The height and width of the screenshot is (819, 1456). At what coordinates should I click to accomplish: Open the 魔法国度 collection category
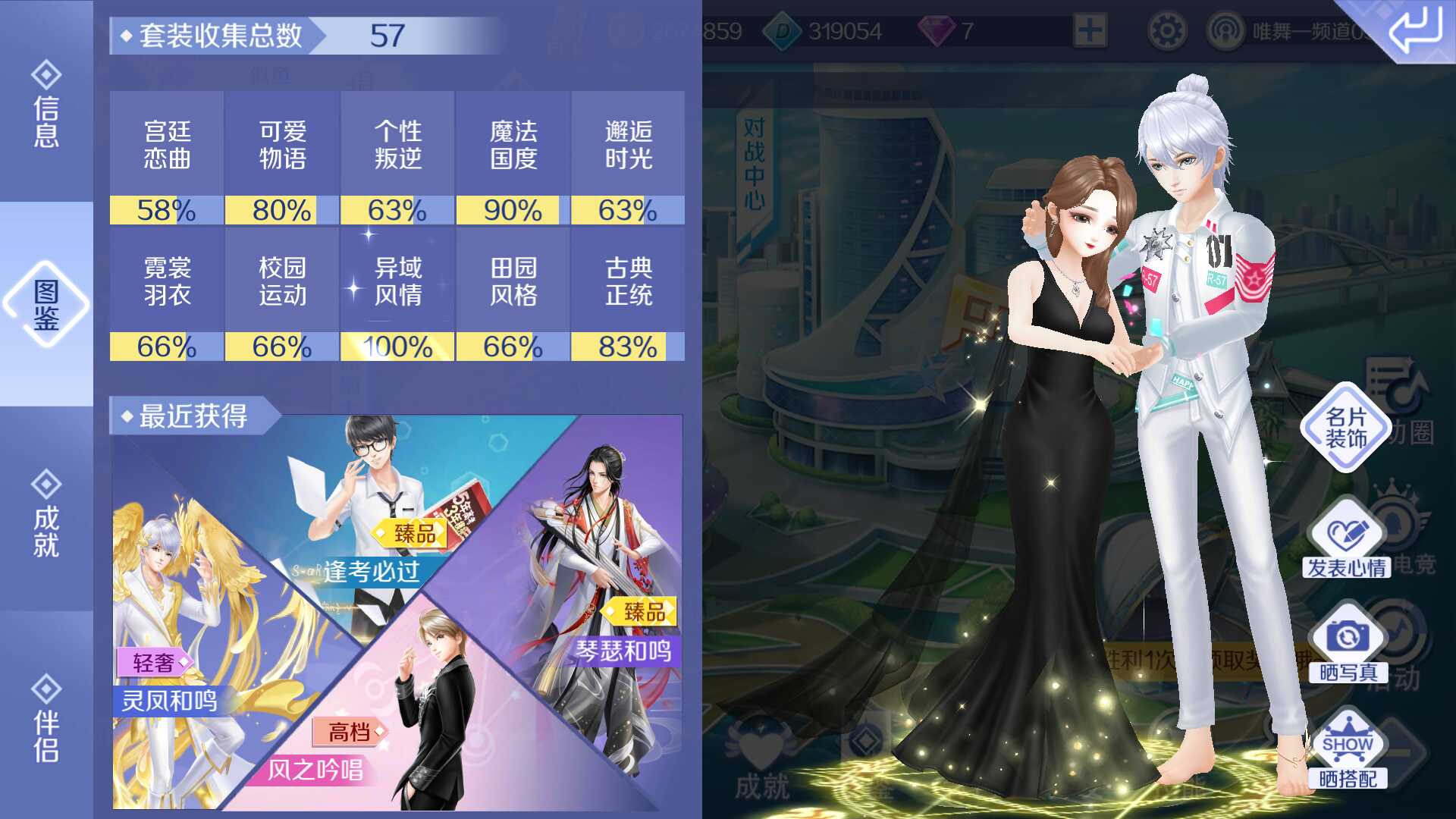click(x=513, y=144)
